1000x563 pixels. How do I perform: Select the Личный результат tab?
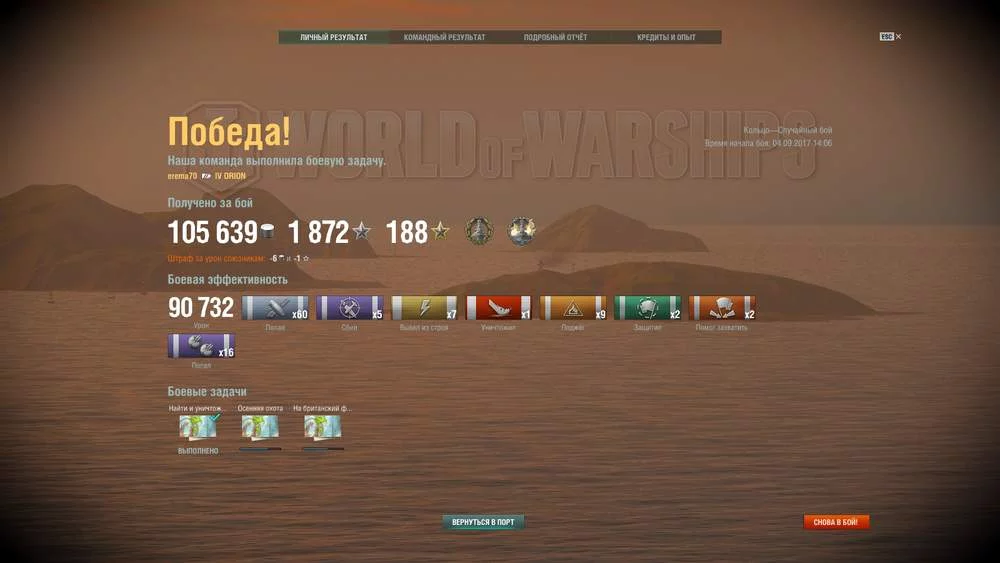pos(334,38)
